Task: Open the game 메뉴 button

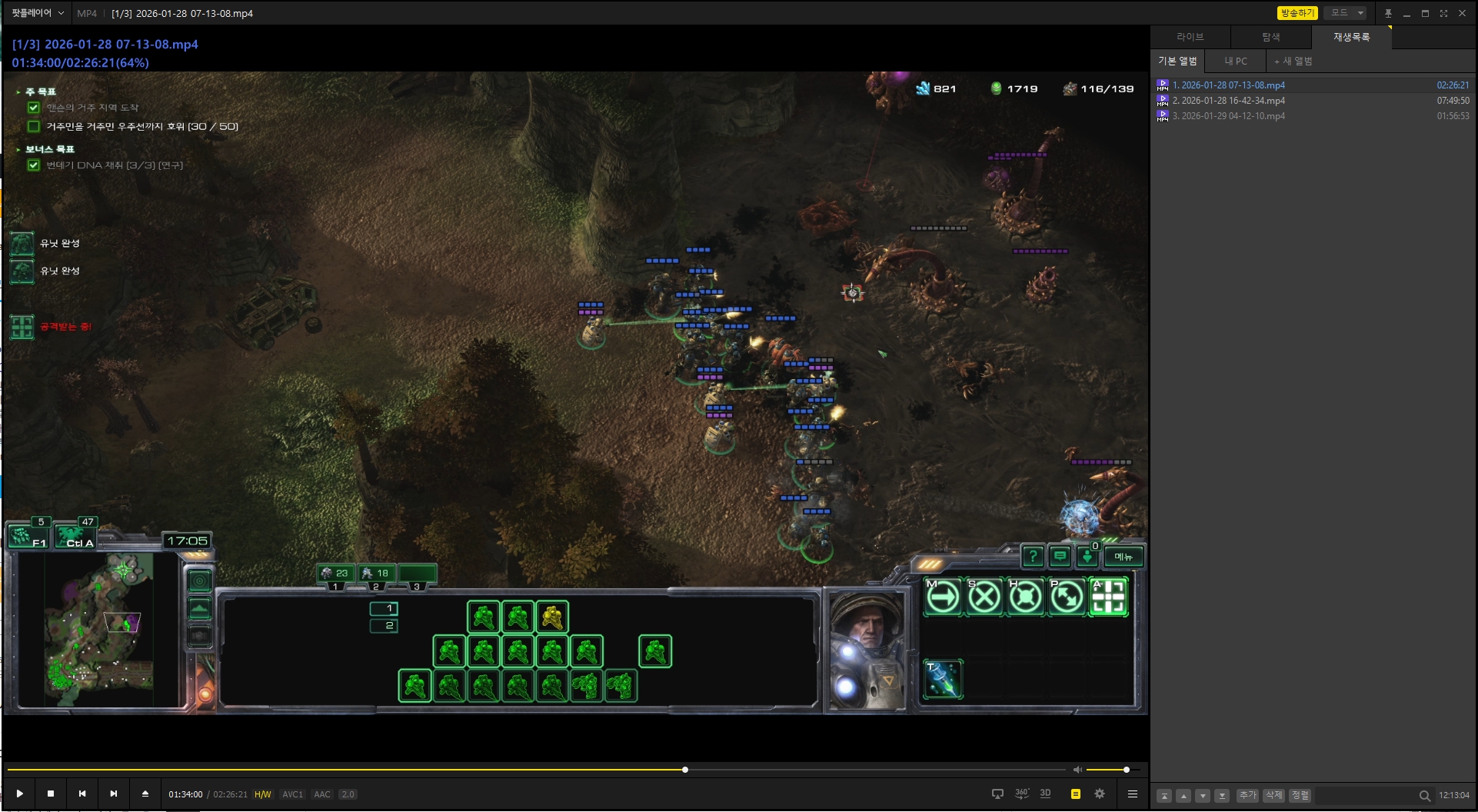Action: 1123,557
